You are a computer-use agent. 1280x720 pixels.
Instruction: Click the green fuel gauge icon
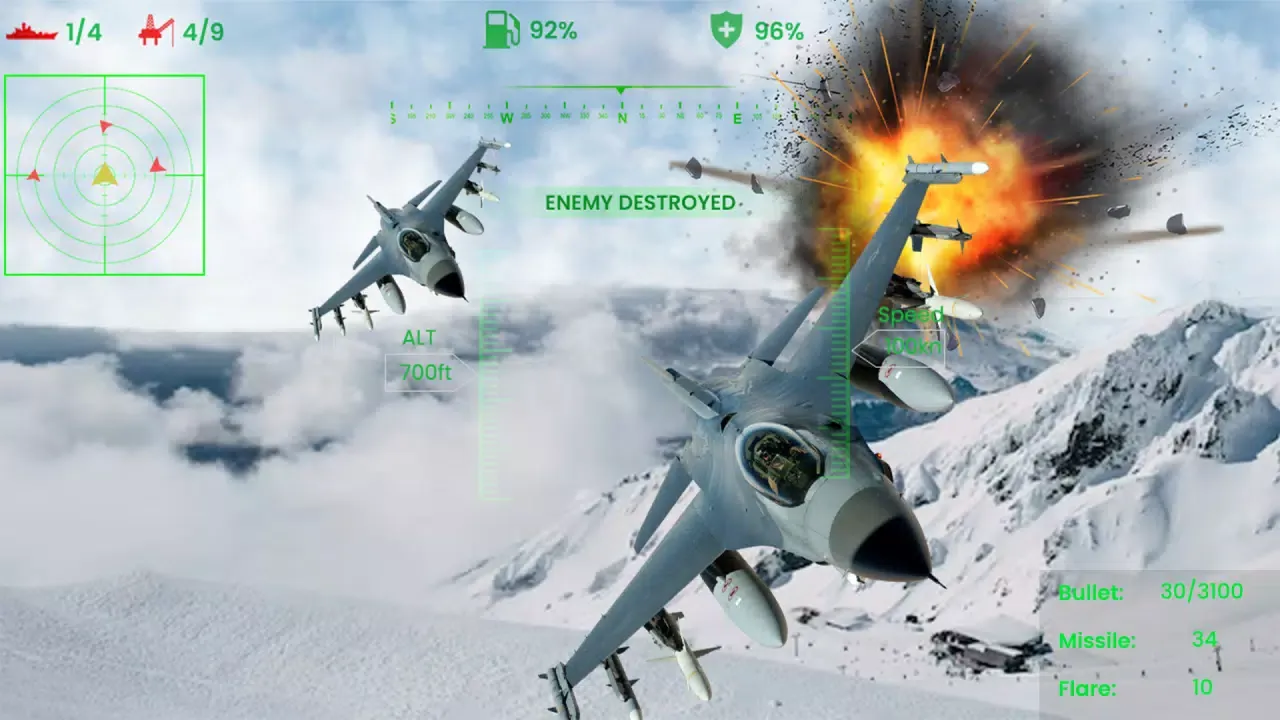(x=500, y=31)
